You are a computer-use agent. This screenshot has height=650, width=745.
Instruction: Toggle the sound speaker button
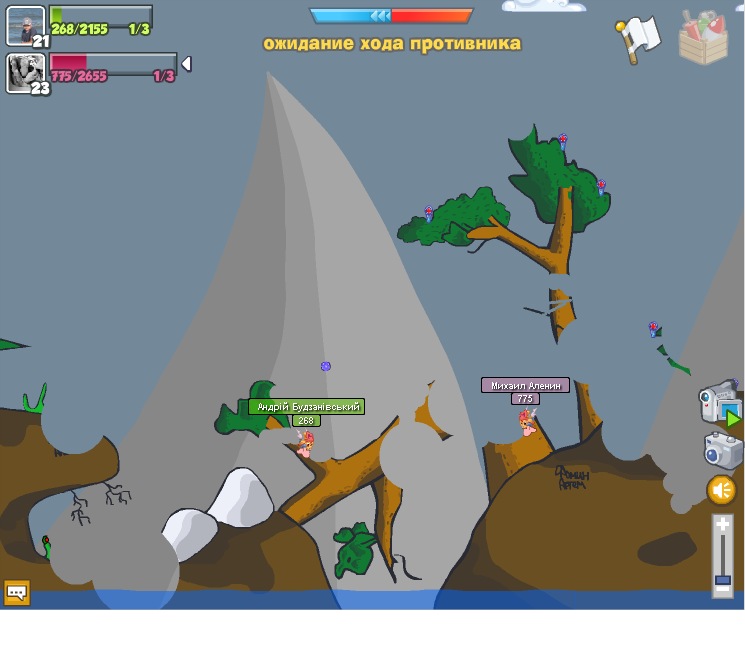click(721, 490)
